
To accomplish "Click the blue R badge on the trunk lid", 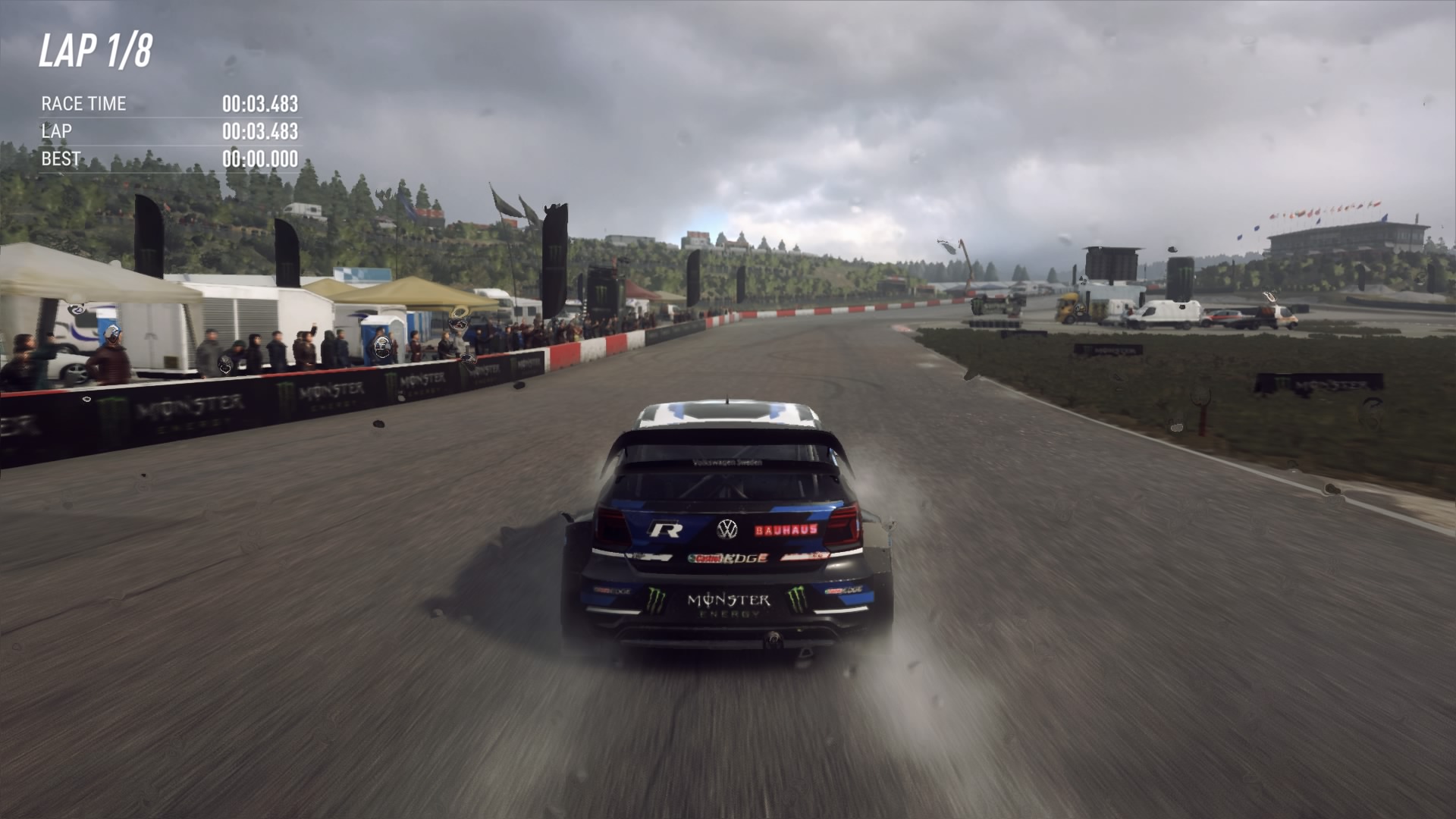I will [666, 528].
